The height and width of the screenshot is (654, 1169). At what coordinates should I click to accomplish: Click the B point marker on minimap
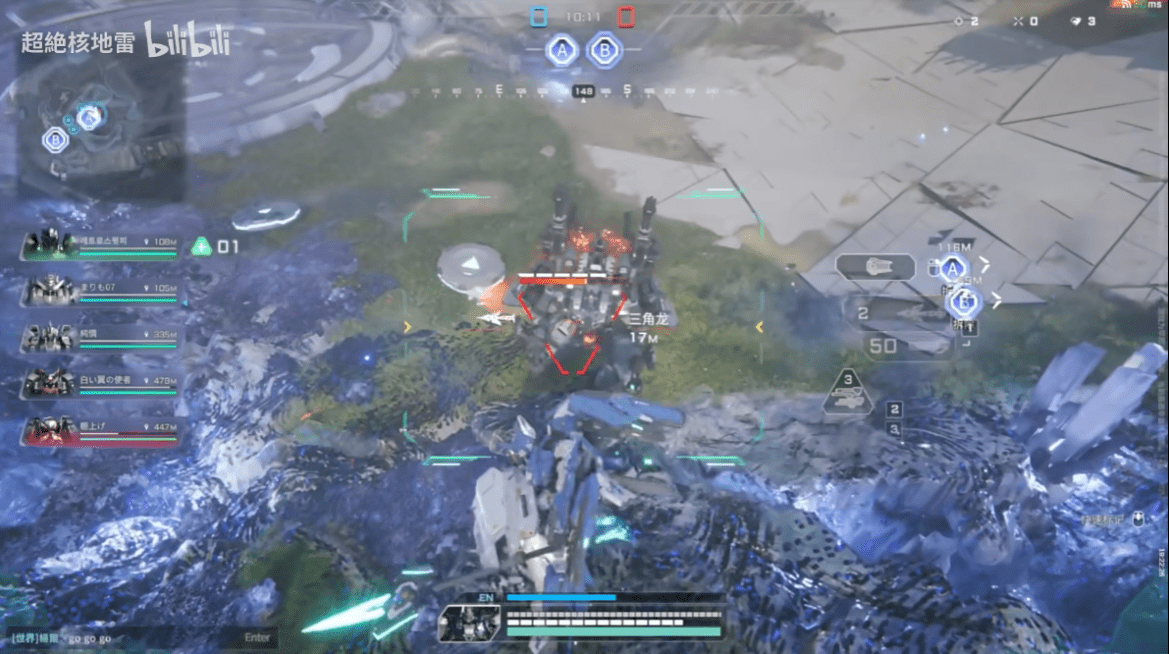[x=55, y=140]
